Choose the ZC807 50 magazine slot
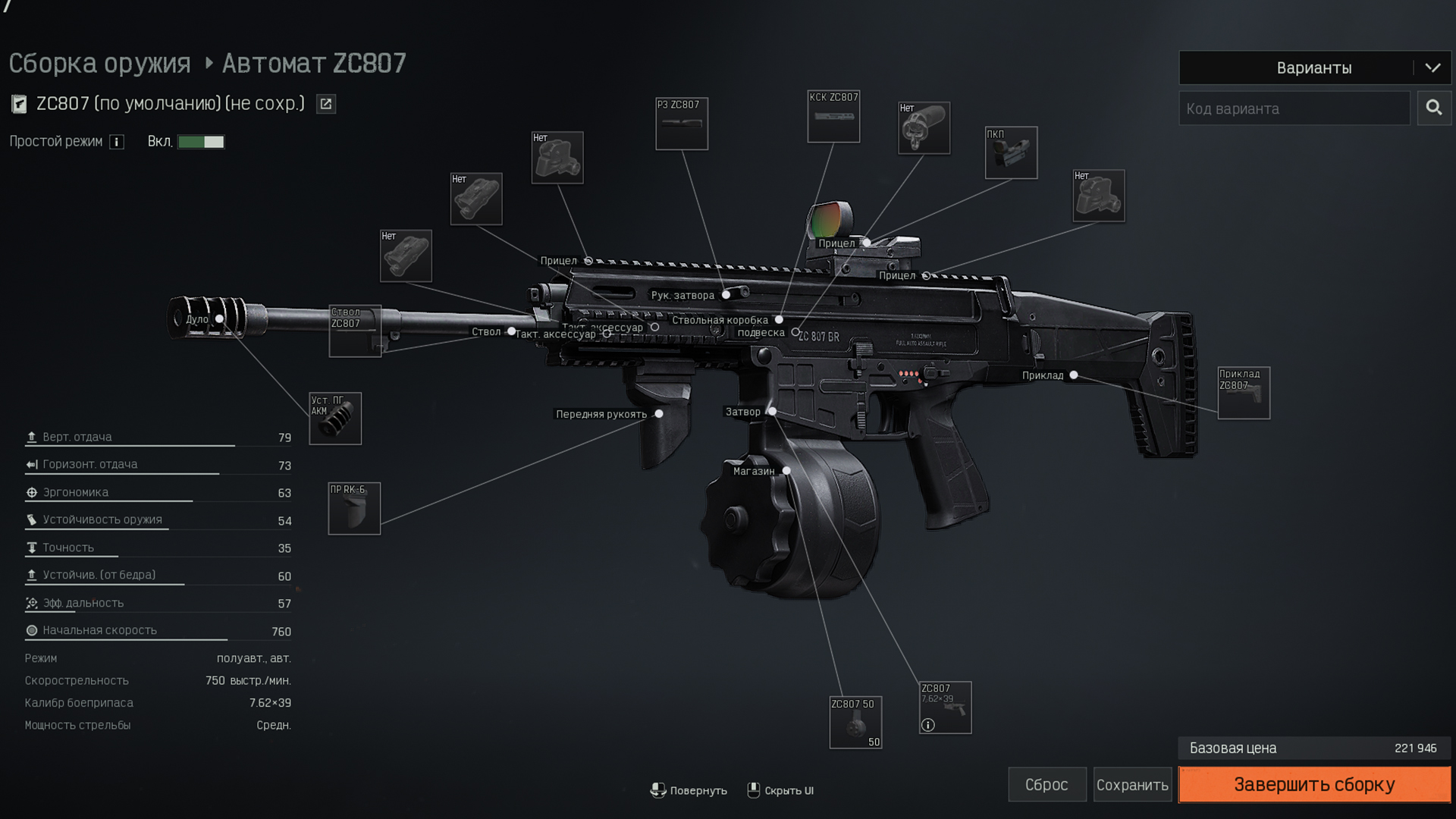 pos(855,723)
